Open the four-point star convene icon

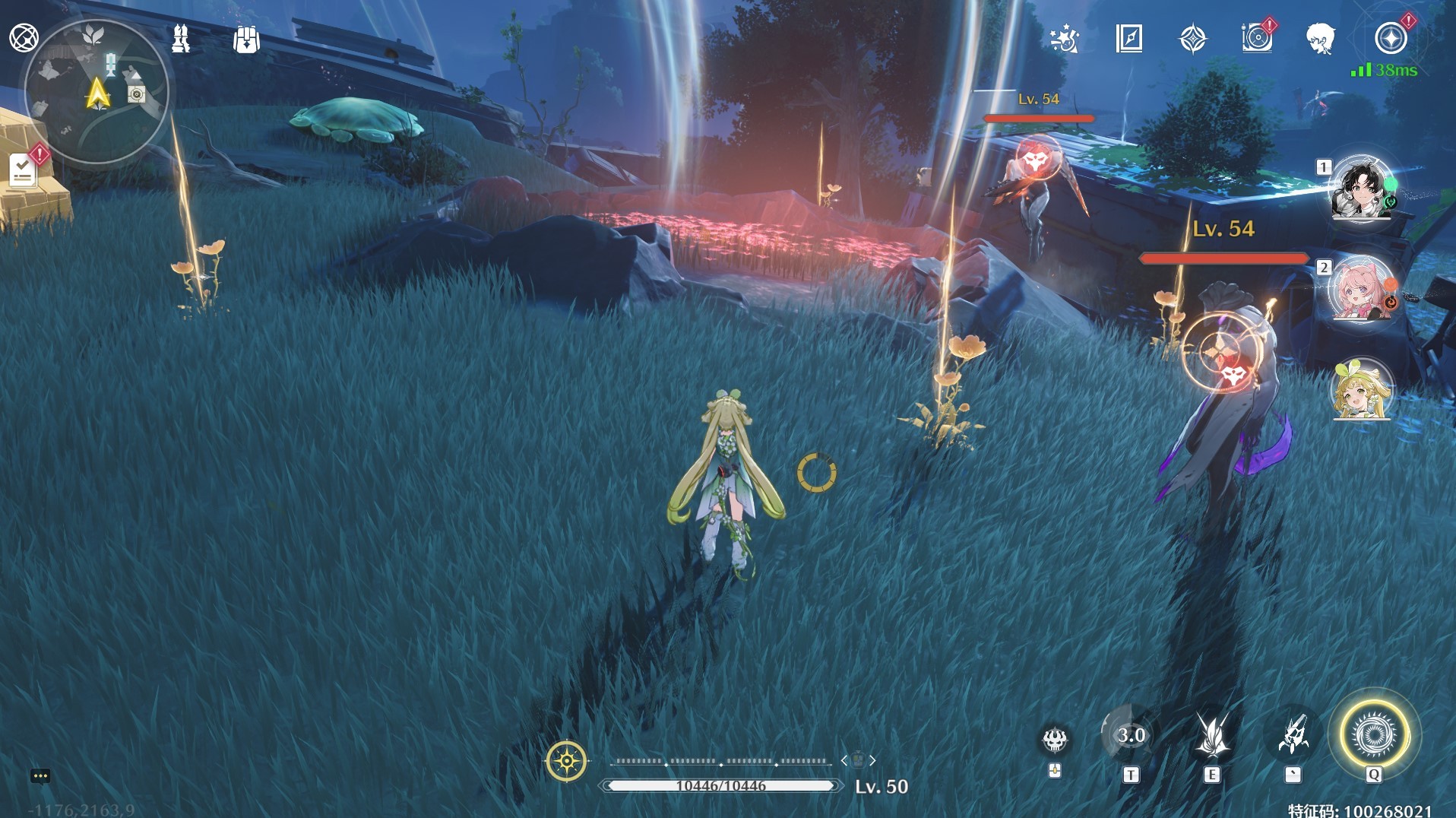[x=1192, y=38]
